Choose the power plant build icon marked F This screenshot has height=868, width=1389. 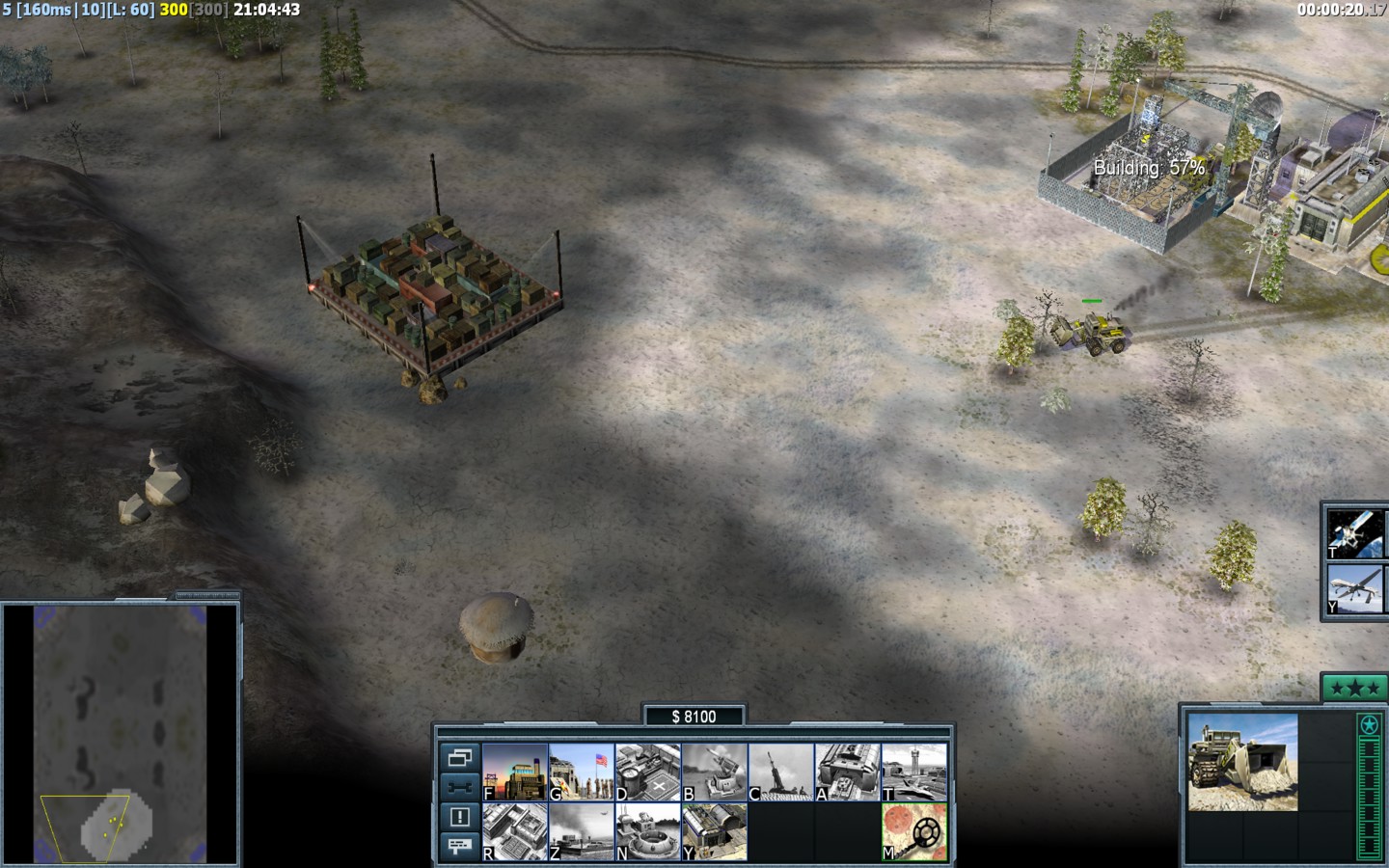(x=515, y=772)
